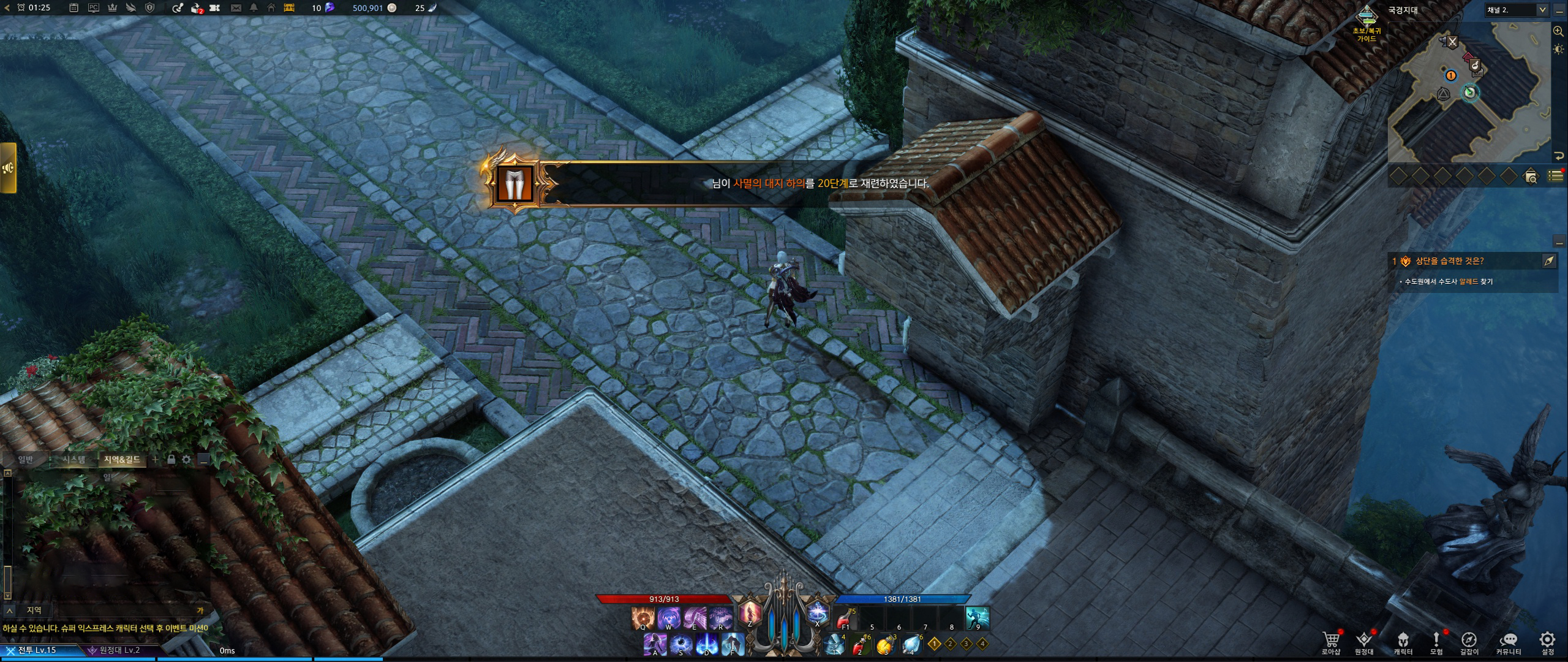Toggle the minimap brightness sun button
Viewport: 1568px width, 662px height.
(1558, 49)
